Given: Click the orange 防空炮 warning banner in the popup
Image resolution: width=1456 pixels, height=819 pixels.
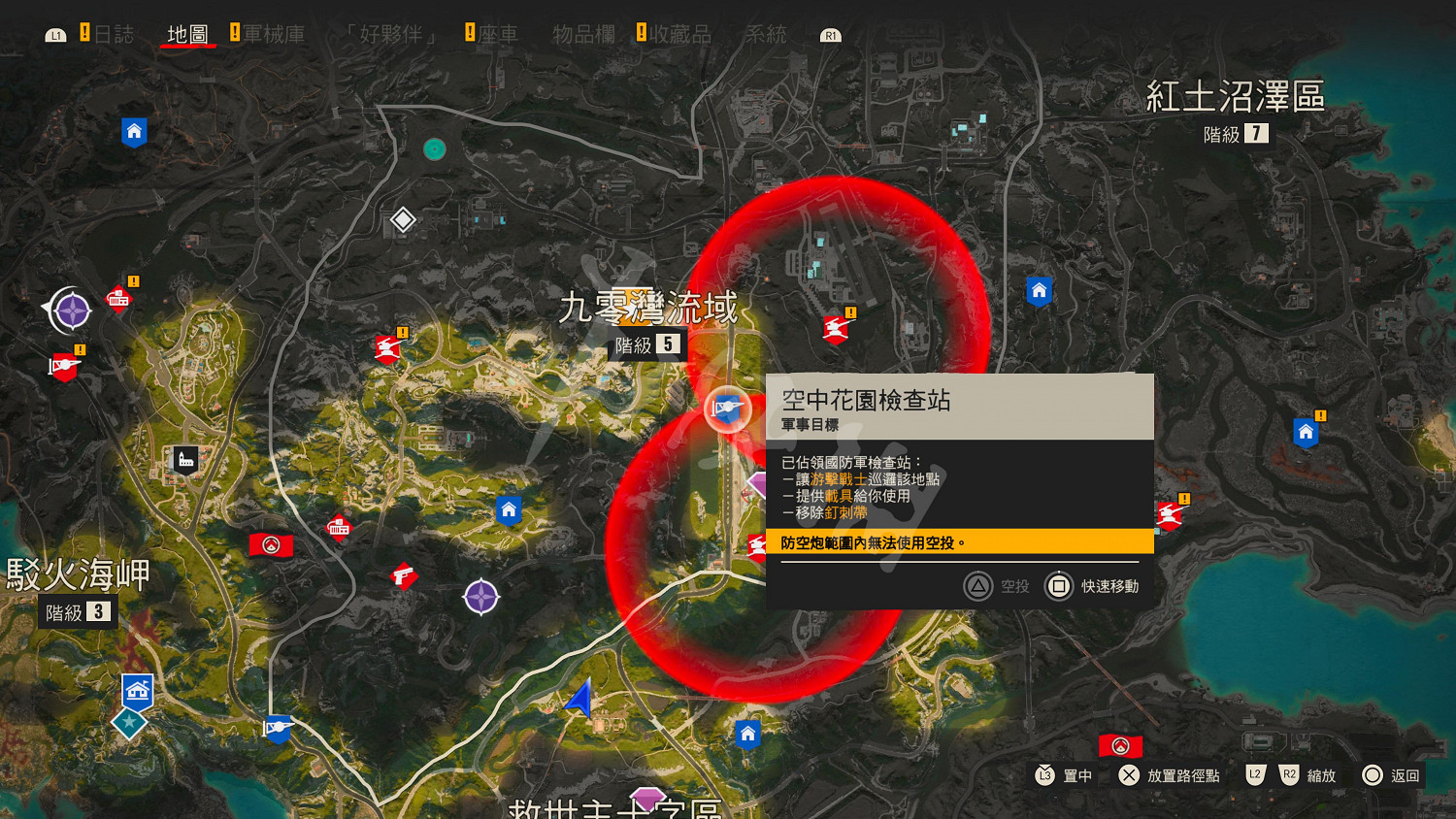Looking at the screenshot, I should point(959,541).
